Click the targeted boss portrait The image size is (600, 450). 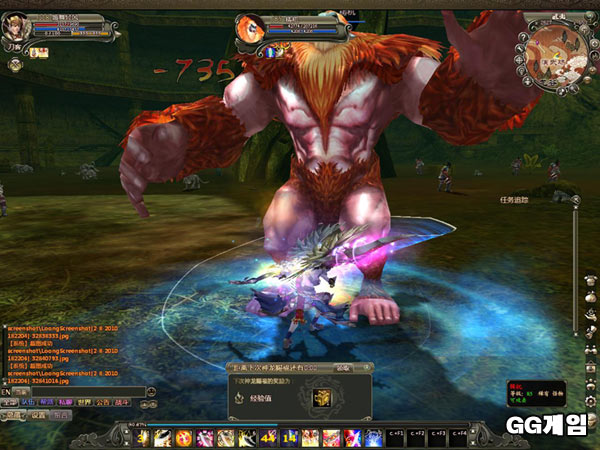coord(252,28)
